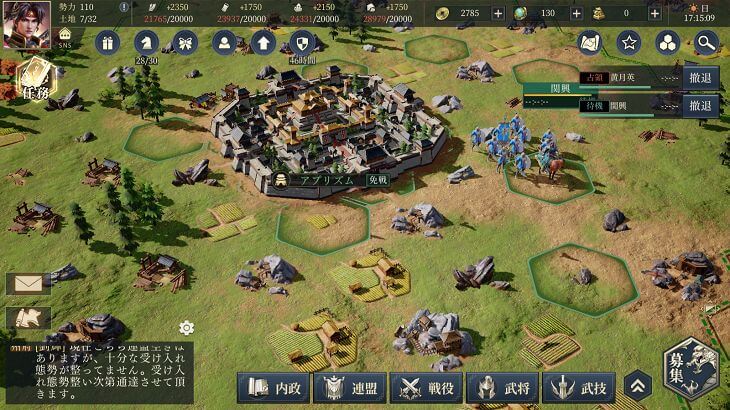Open the chess knight icon
Viewport: 730px width, 410px height.
[146, 42]
